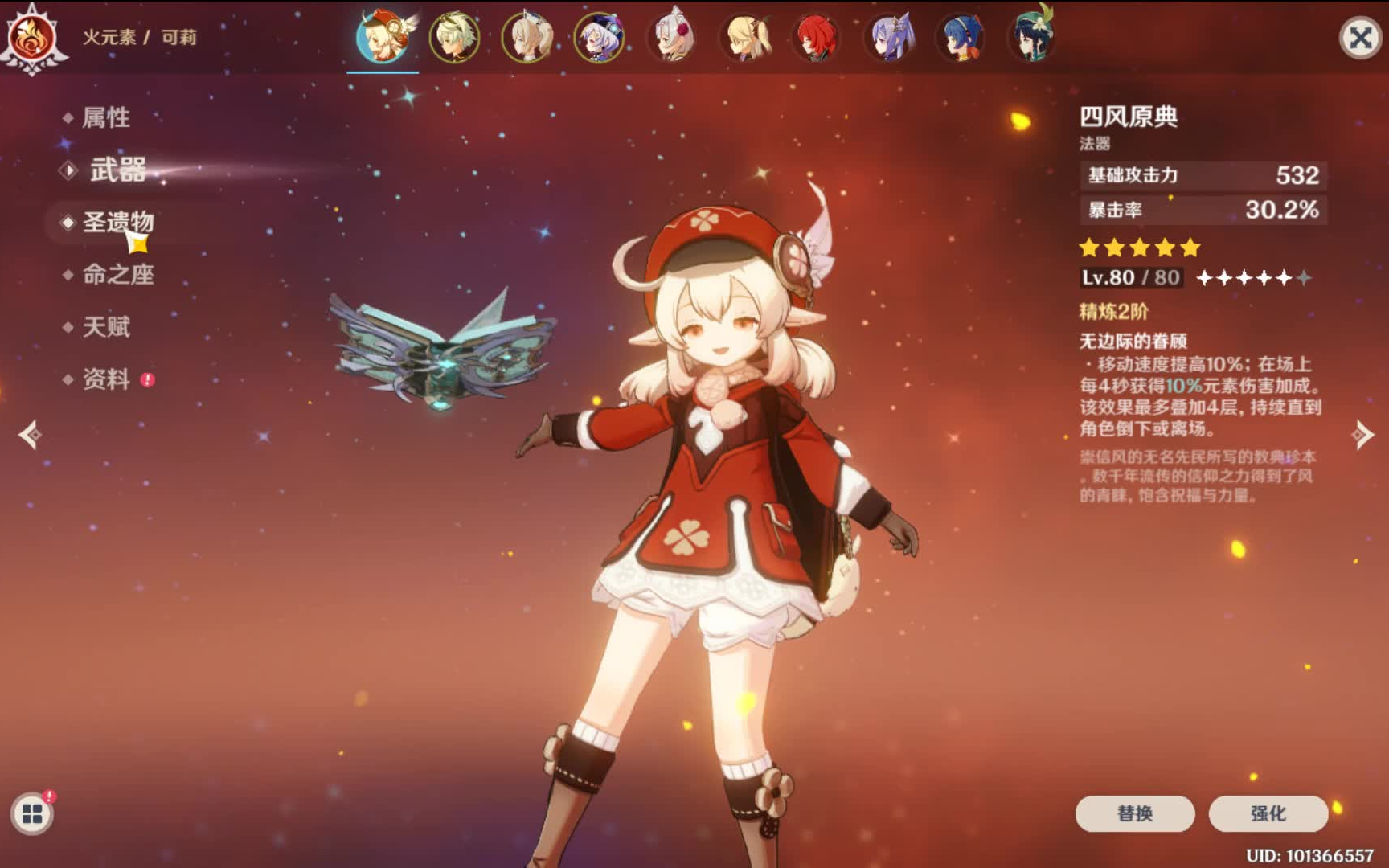
Task: Open the 圣遗物 artifacts section
Action: coord(117,222)
